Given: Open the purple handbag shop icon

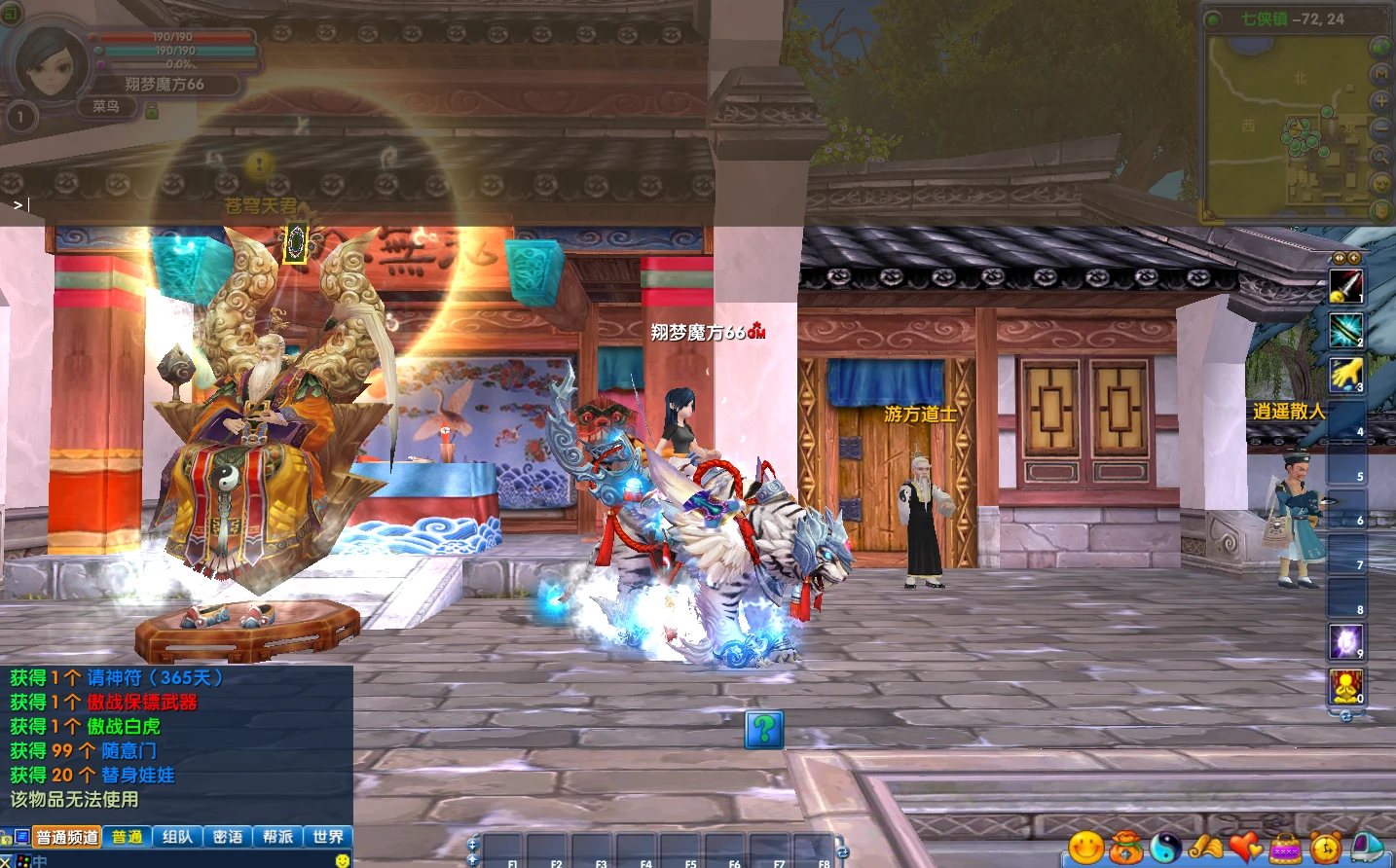Looking at the screenshot, I should [1286, 849].
